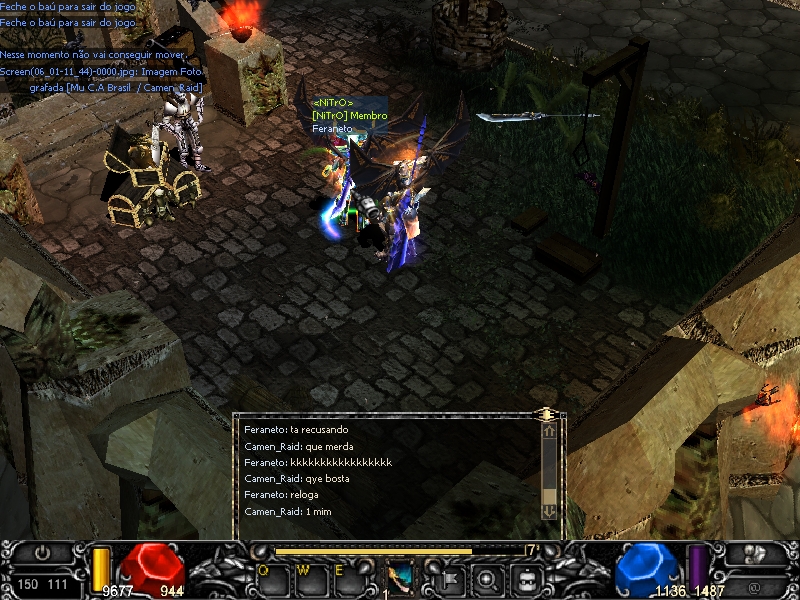This screenshot has height=600, width=800.
Task: Click the 'Feraneto: reloga' chat message
Action: 281,495
